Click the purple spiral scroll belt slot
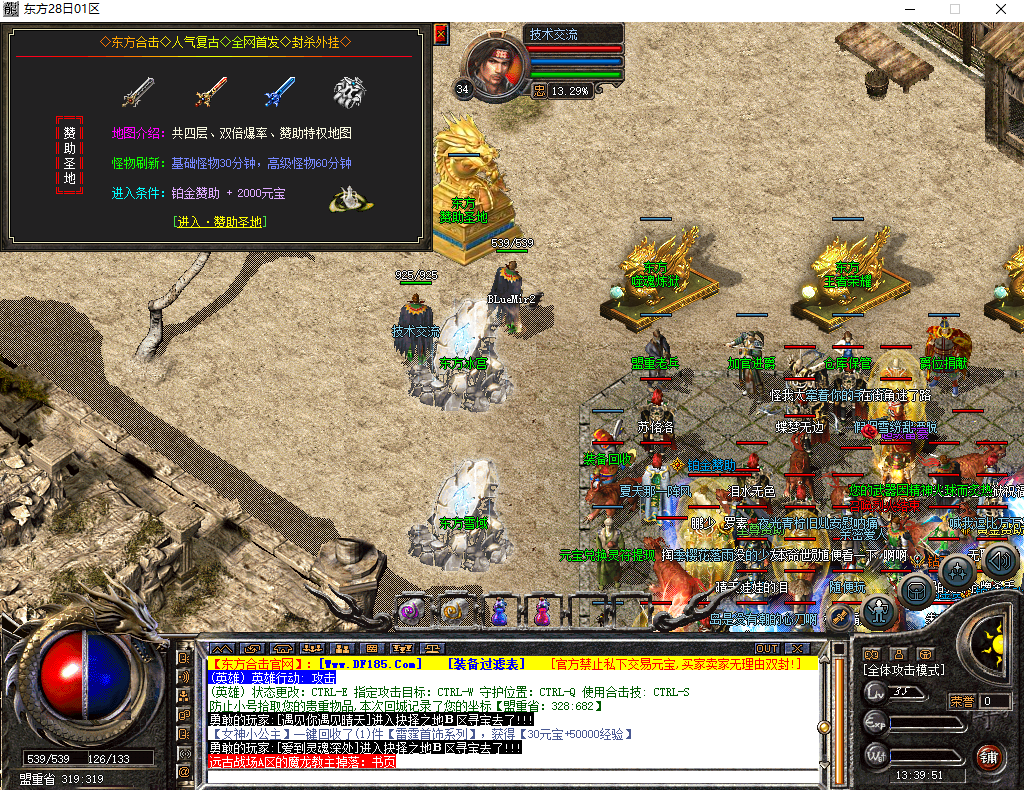The height and width of the screenshot is (790, 1024). pyautogui.click(x=409, y=609)
